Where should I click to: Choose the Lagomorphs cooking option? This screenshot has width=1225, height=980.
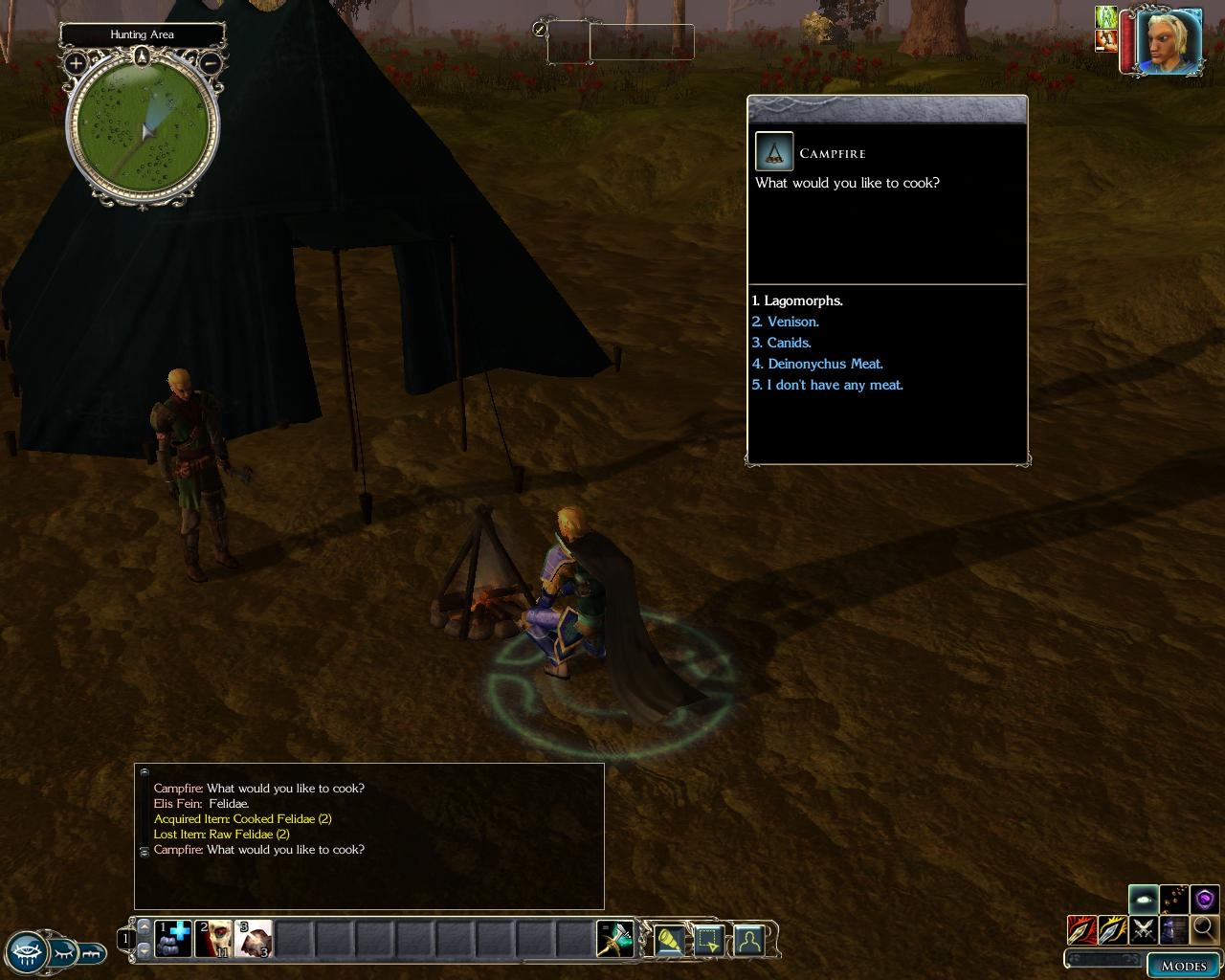pos(797,301)
